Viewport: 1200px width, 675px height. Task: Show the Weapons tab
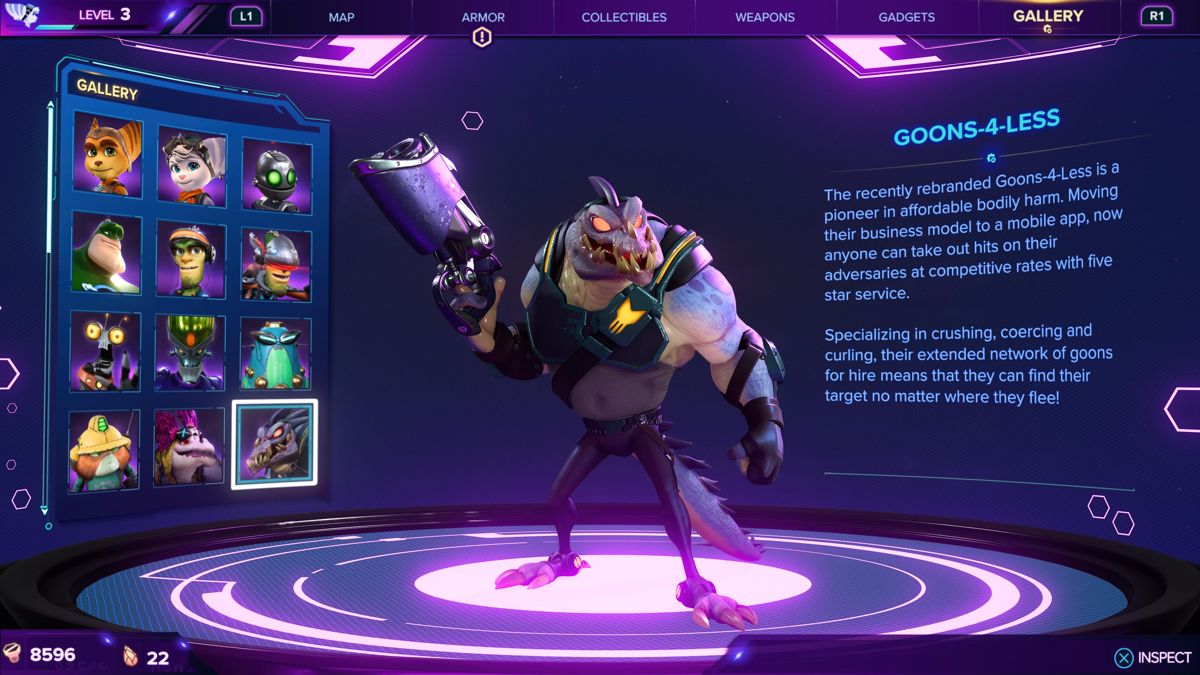765,17
